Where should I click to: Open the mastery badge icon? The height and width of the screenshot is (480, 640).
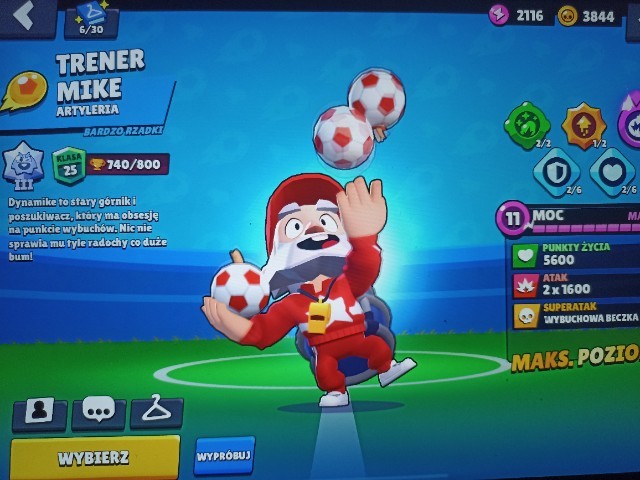[22, 163]
